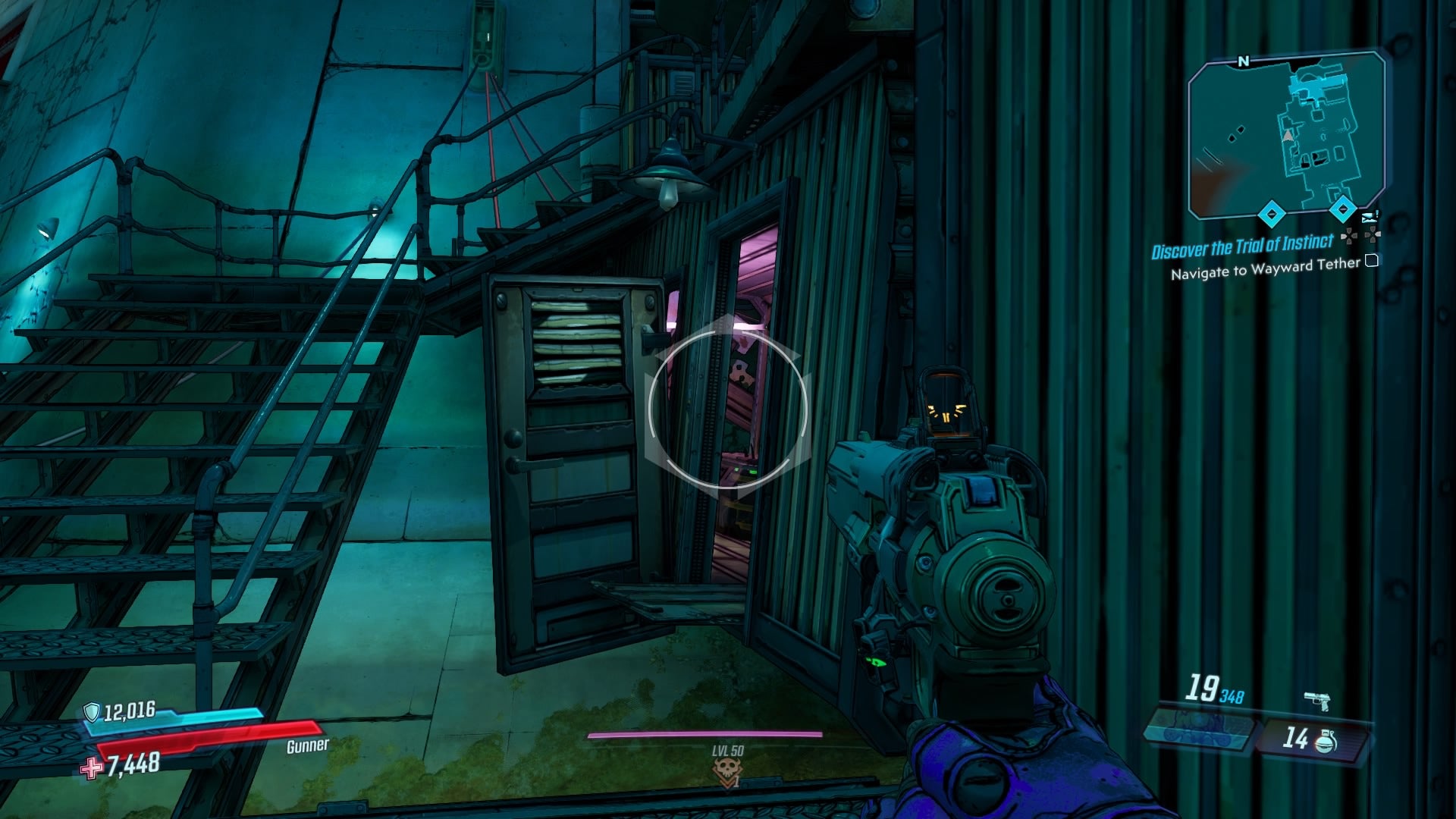Click the ammo reserve count 348
Viewport: 1456px width, 819px height.
click(1232, 696)
